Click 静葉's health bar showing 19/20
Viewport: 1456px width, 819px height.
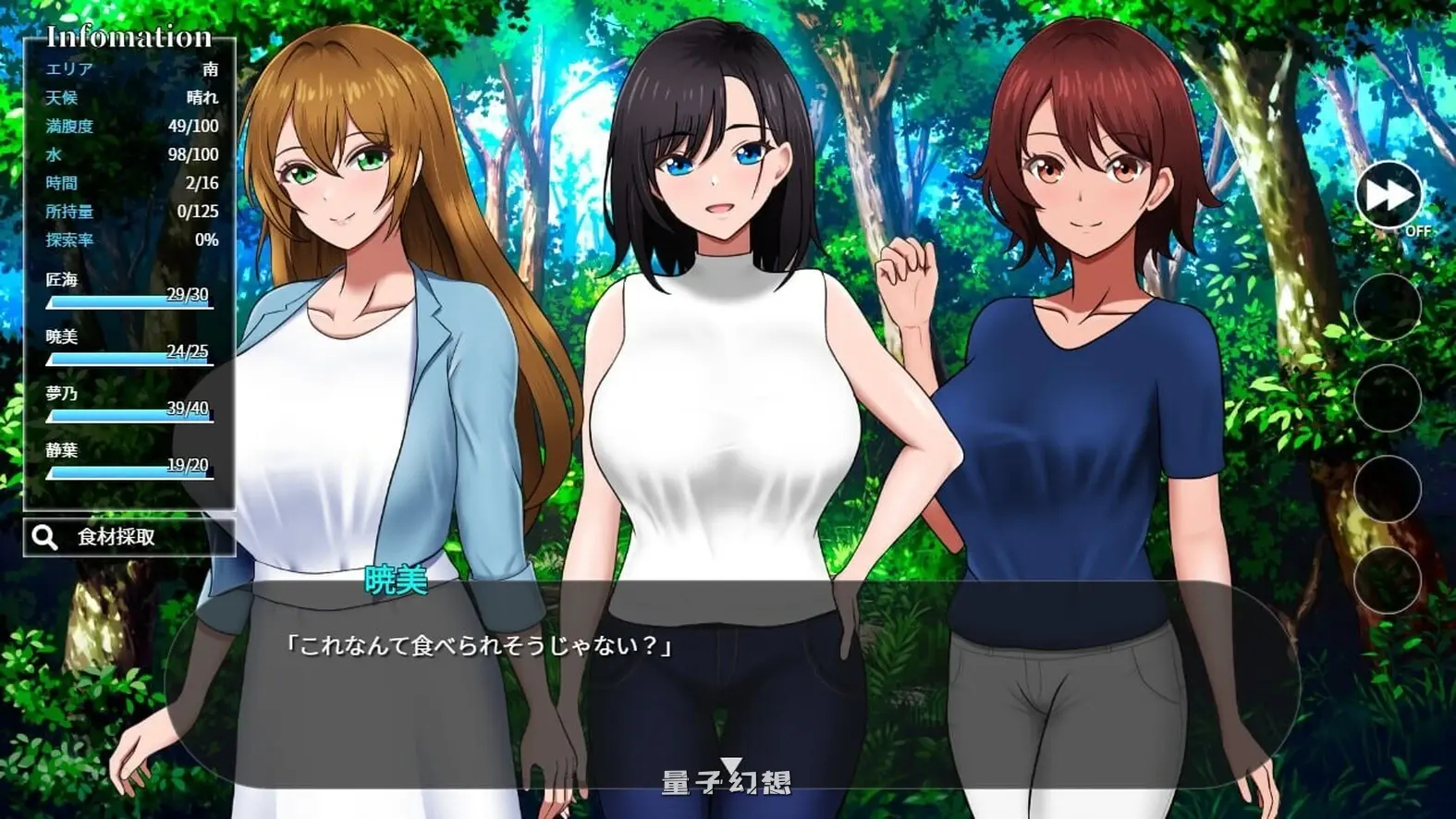[129, 471]
